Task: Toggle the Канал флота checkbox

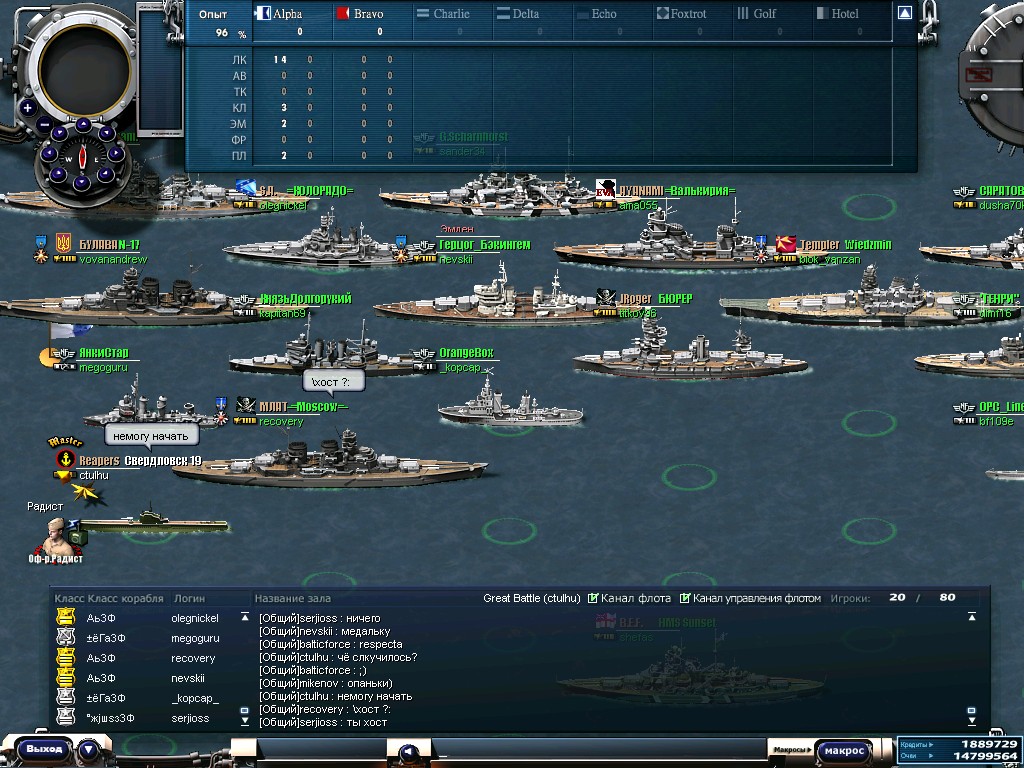Action: [594, 598]
